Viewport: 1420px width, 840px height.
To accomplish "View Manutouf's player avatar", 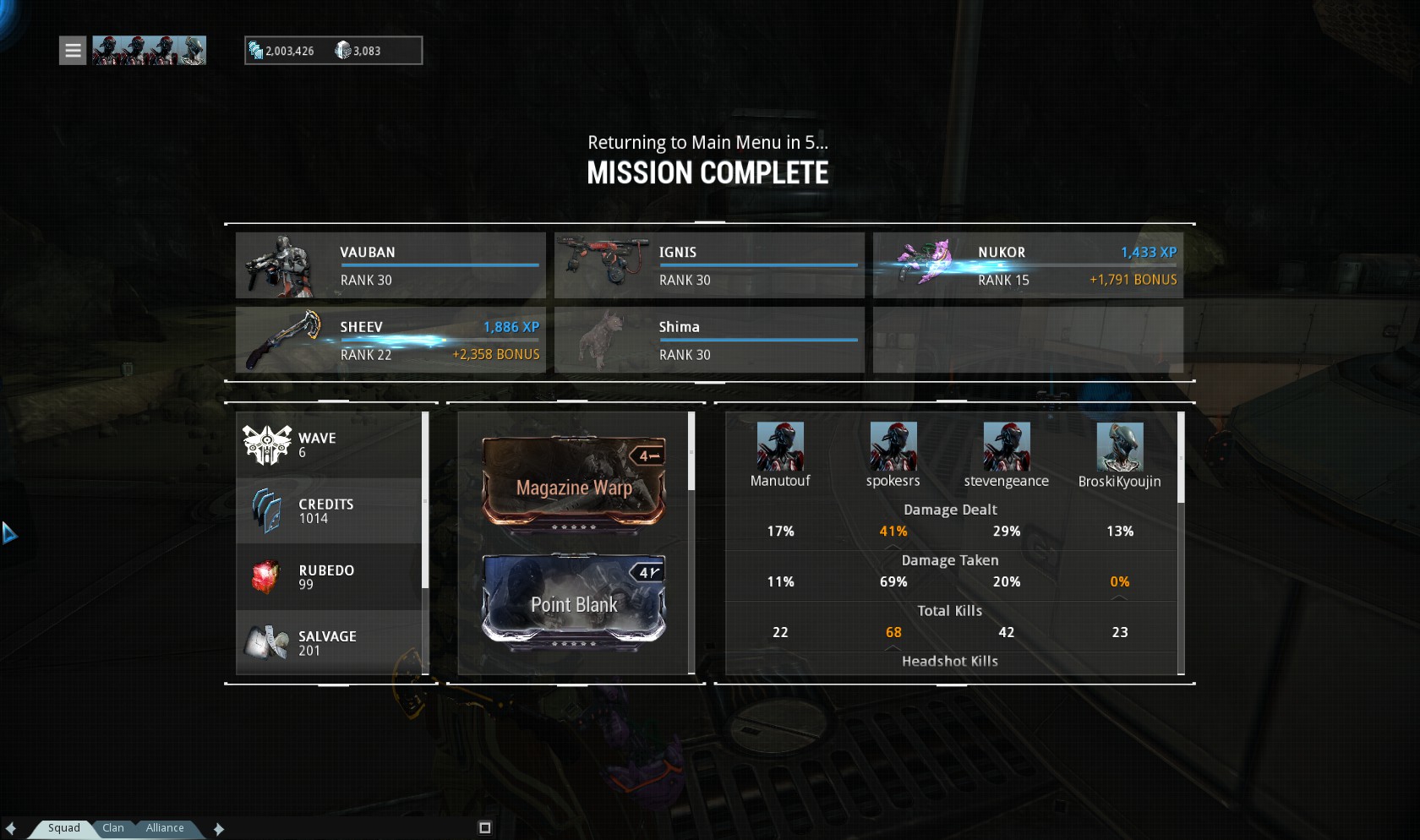I will pos(779,446).
